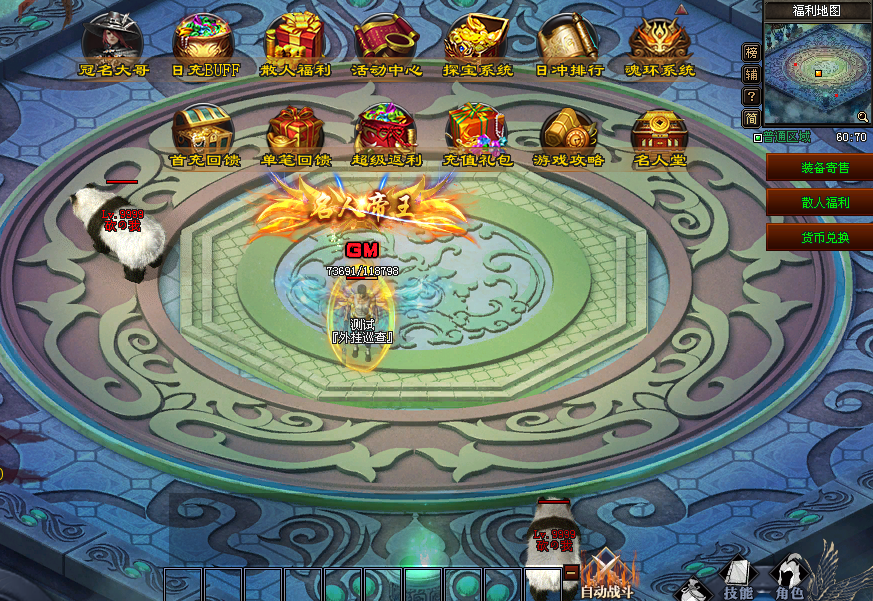Open the 技能 skills panel
The height and width of the screenshot is (601, 873).
coord(737,578)
